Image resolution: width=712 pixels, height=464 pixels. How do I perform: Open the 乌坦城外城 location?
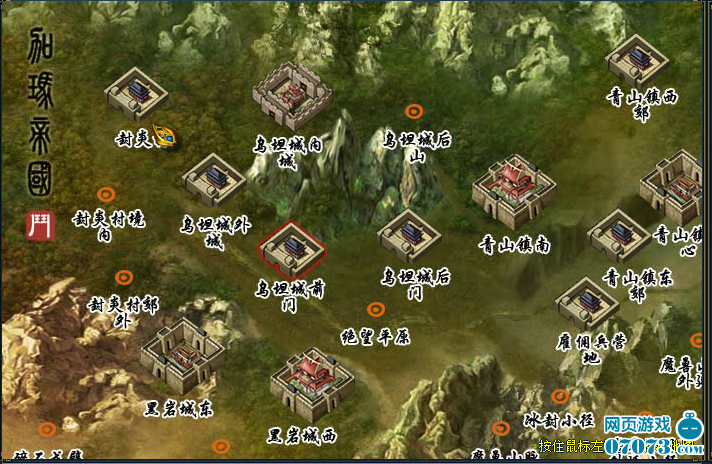[x=214, y=180]
